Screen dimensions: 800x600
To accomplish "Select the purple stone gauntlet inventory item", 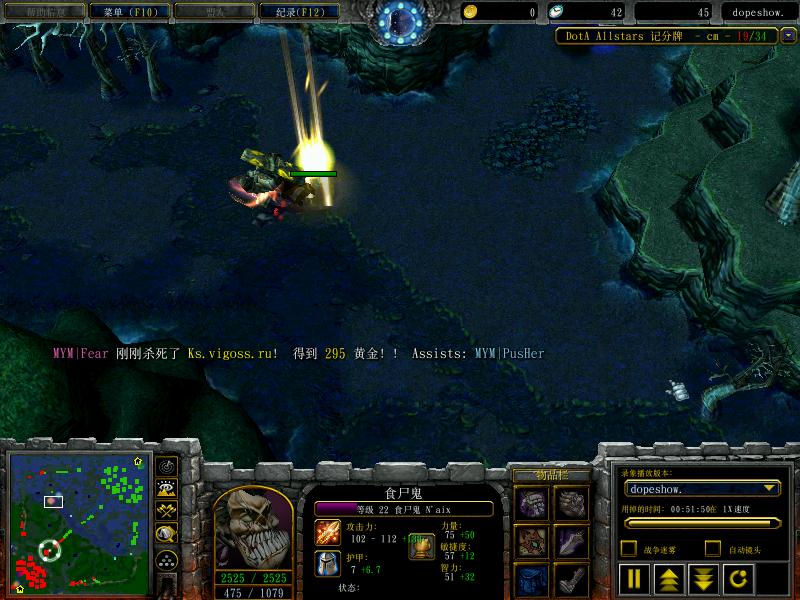I will (x=531, y=504).
